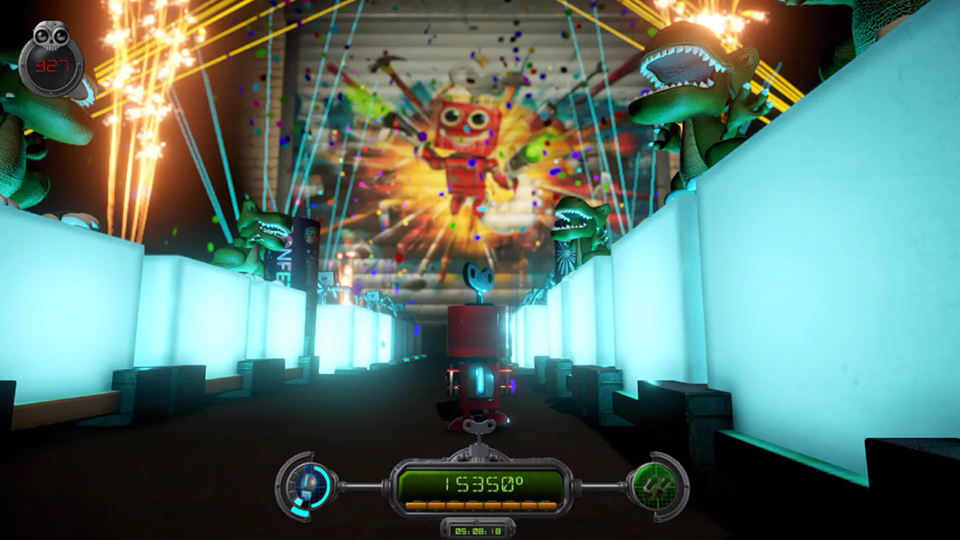Click the blue circular gauge icon
The width and height of the screenshot is (960, 540).
310,485
